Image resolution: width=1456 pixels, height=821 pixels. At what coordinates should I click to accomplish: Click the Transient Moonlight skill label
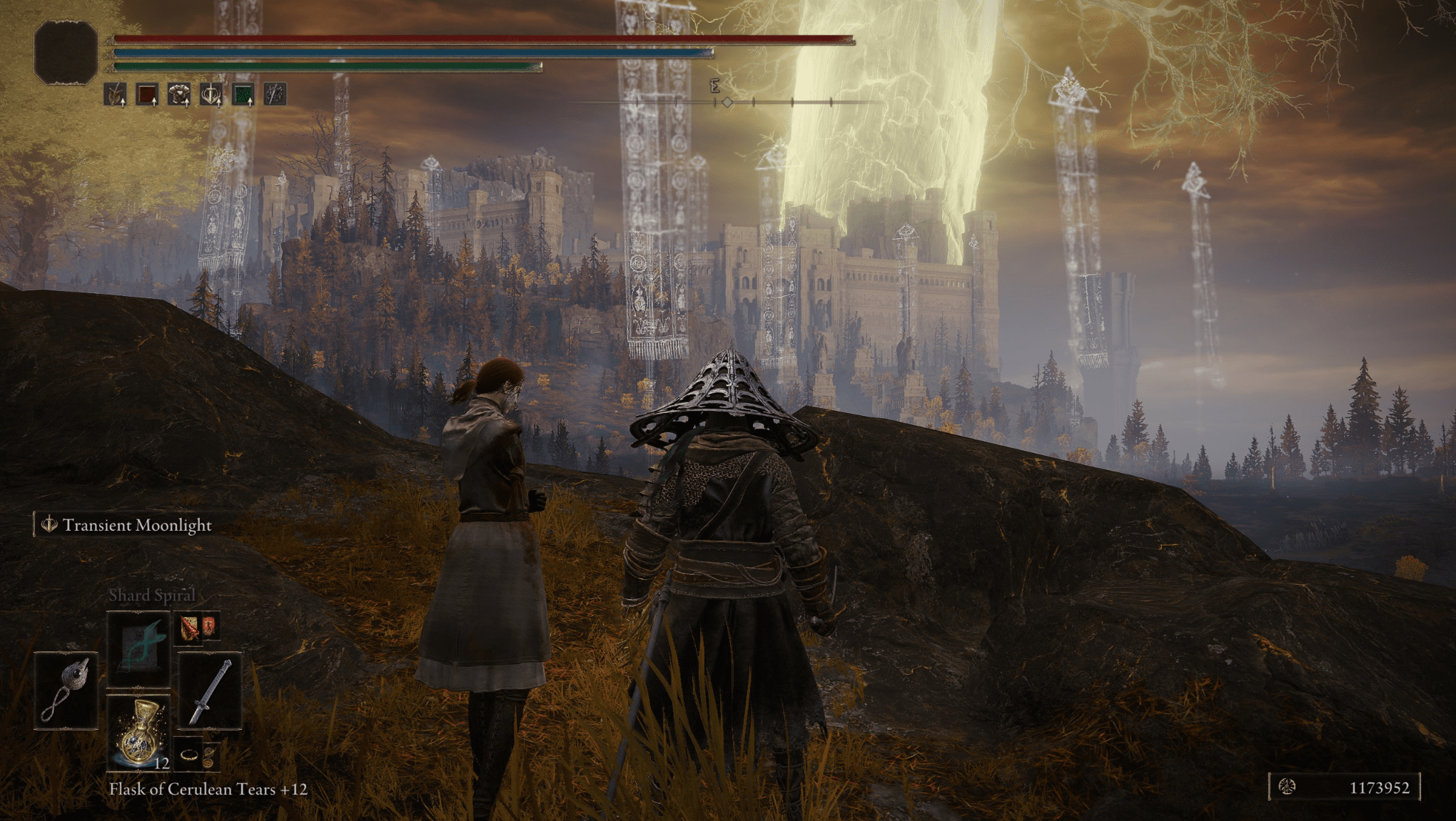pyautogui.click(x=136, y=525)
